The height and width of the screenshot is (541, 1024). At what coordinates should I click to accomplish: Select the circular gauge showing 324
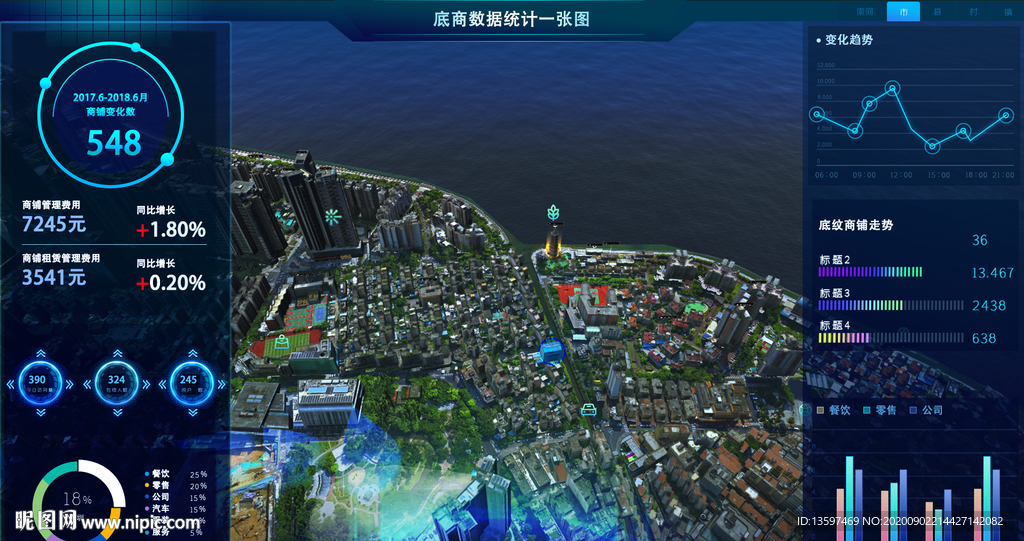pyautogui.click(x=117, y=381)
